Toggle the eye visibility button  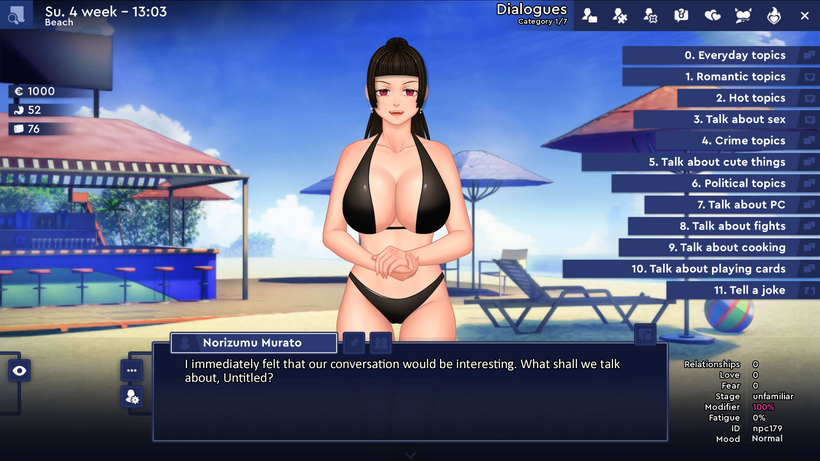[x=19, y=371]
